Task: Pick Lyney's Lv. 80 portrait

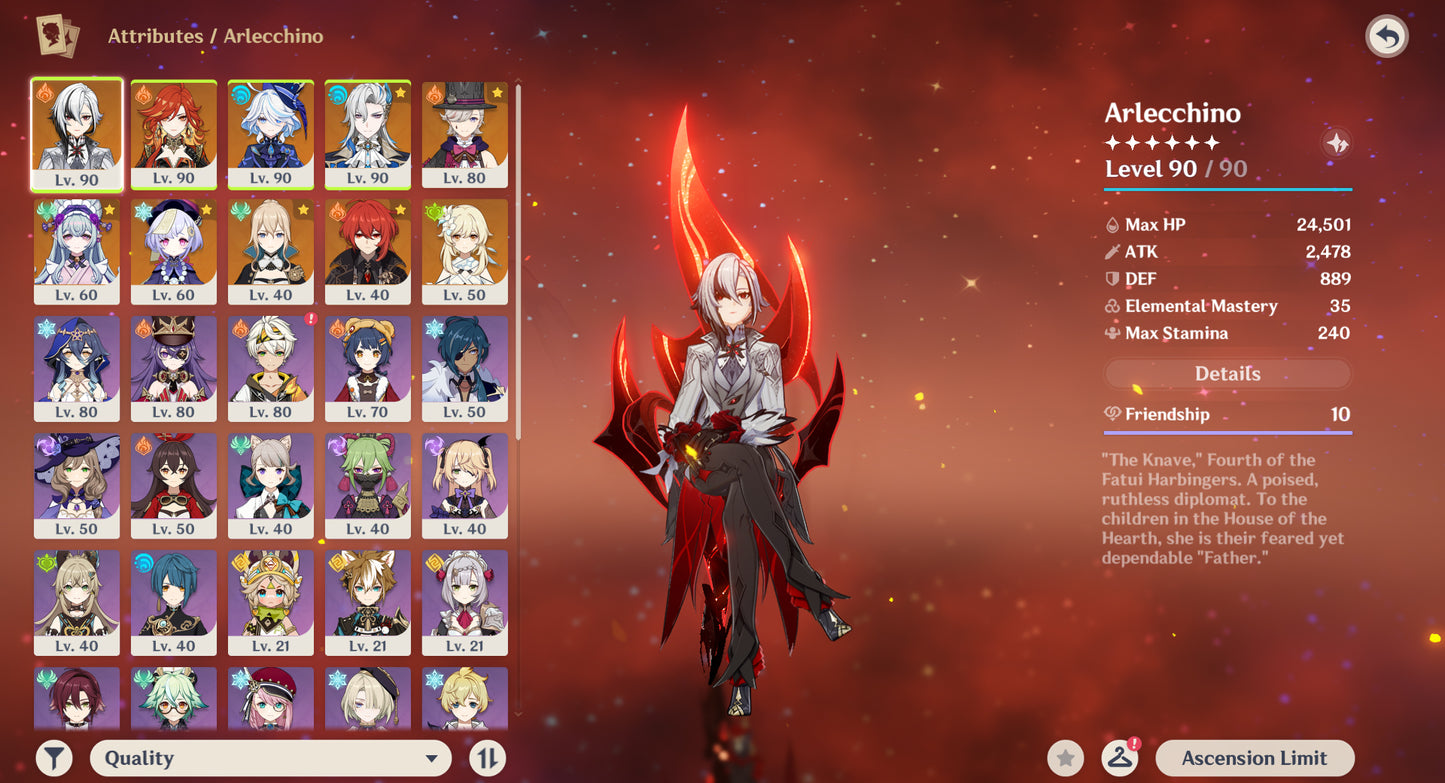Action: [464, 135]
